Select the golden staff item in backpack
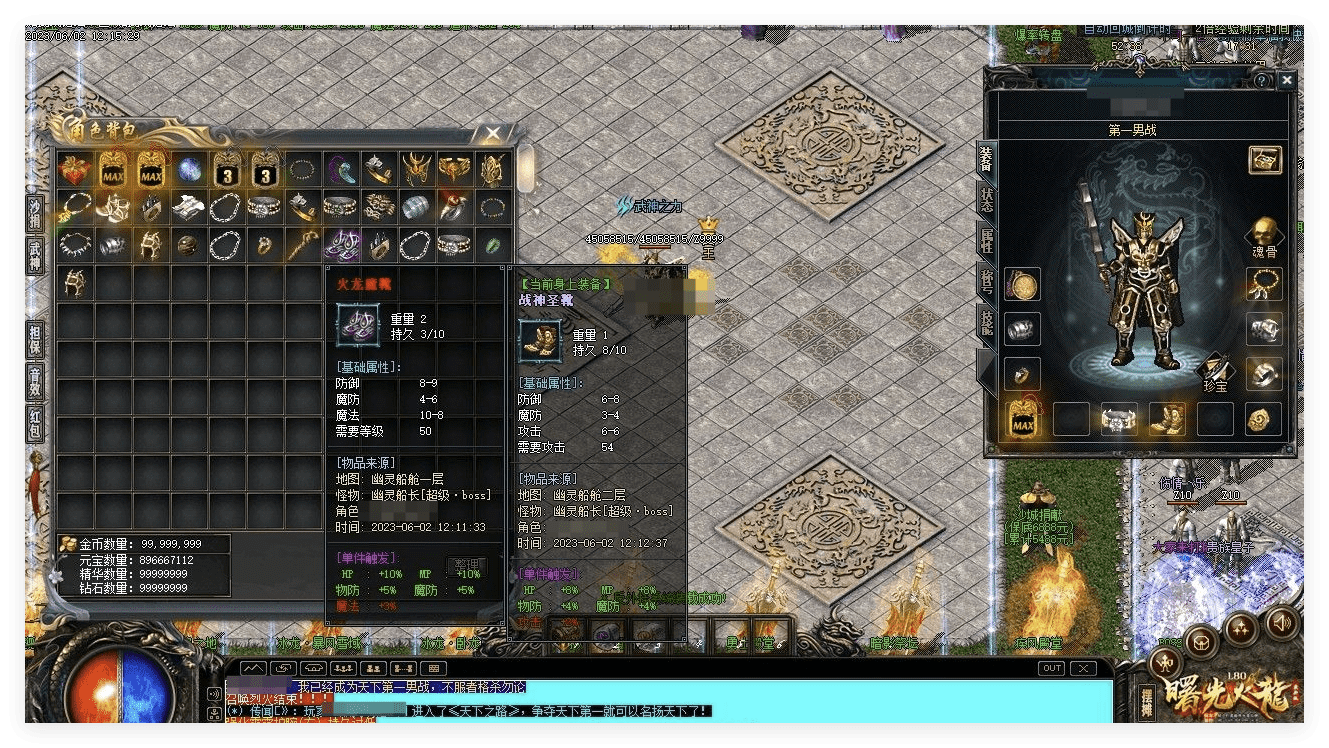Screen dimensions: 1329x748 [x=304, y=244]
